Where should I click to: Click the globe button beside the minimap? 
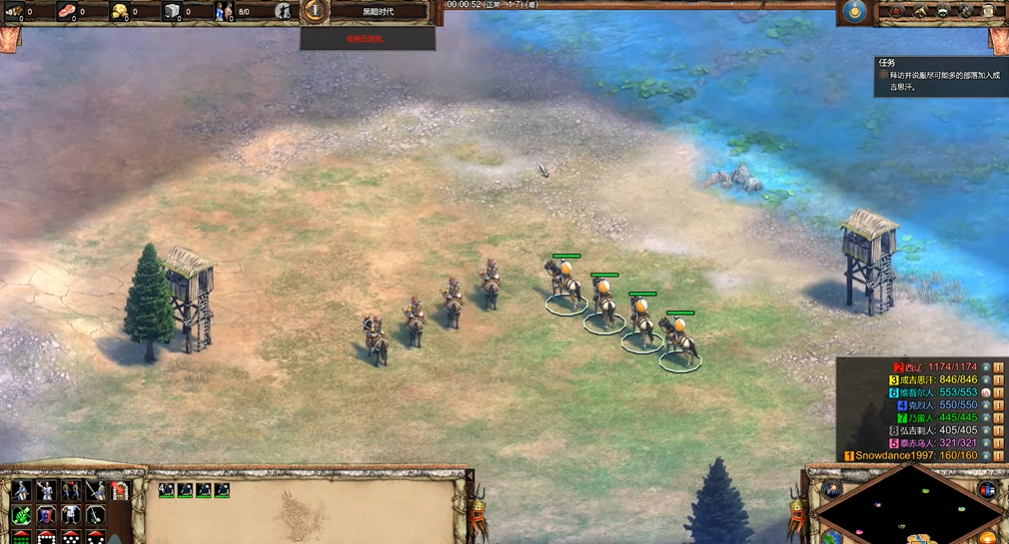pos(832,538)
